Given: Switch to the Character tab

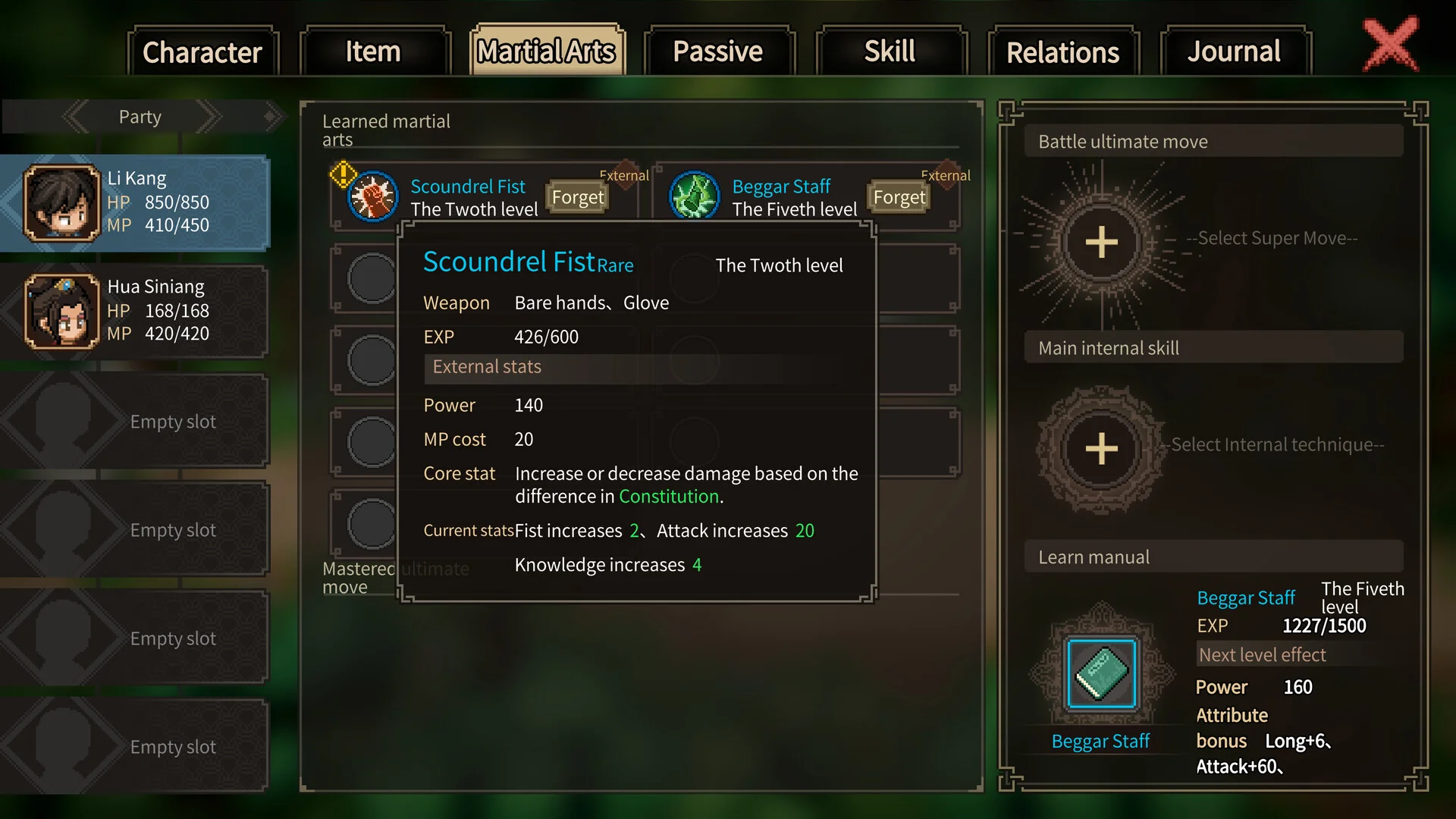Looking at the screenshot, I should coord(202,52).
